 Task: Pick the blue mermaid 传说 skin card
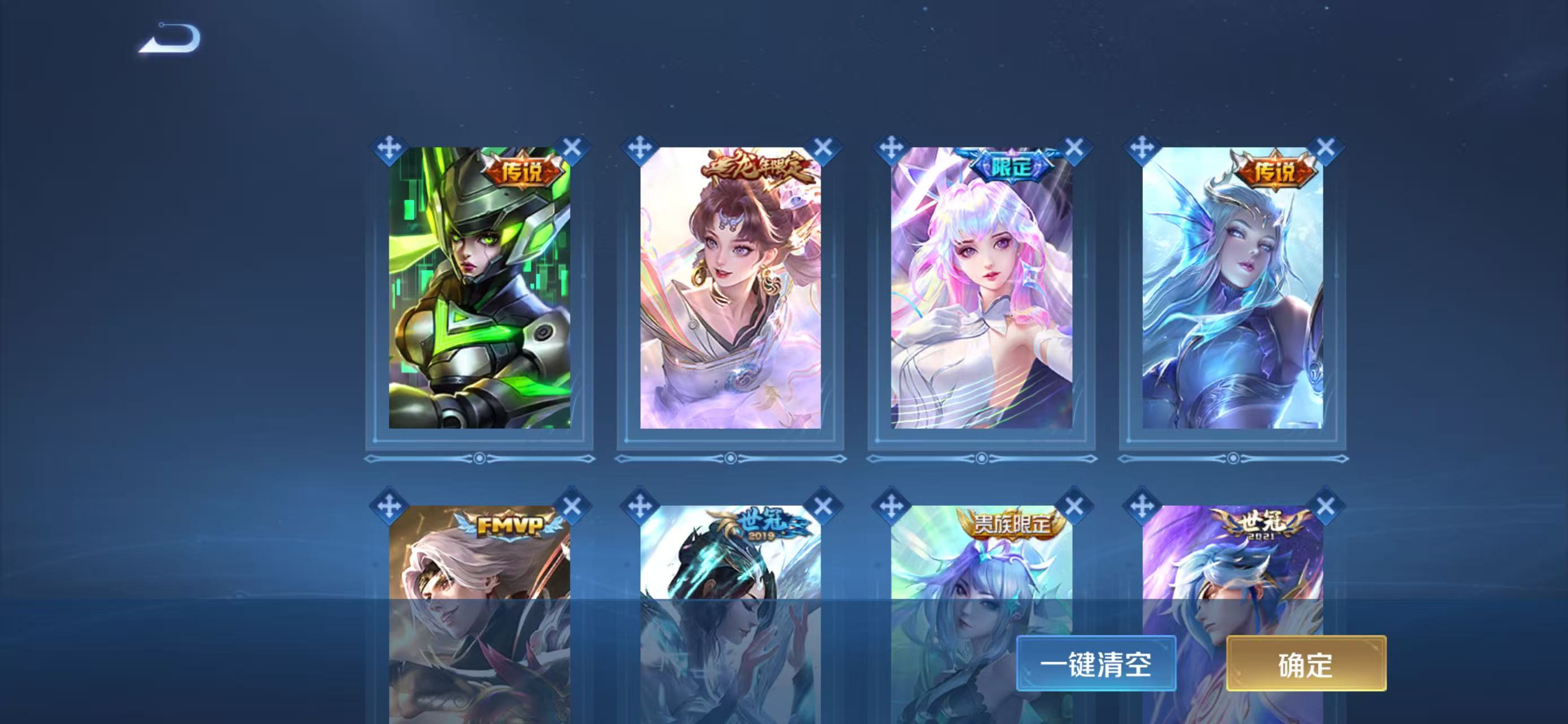(x=1232, y=287)
